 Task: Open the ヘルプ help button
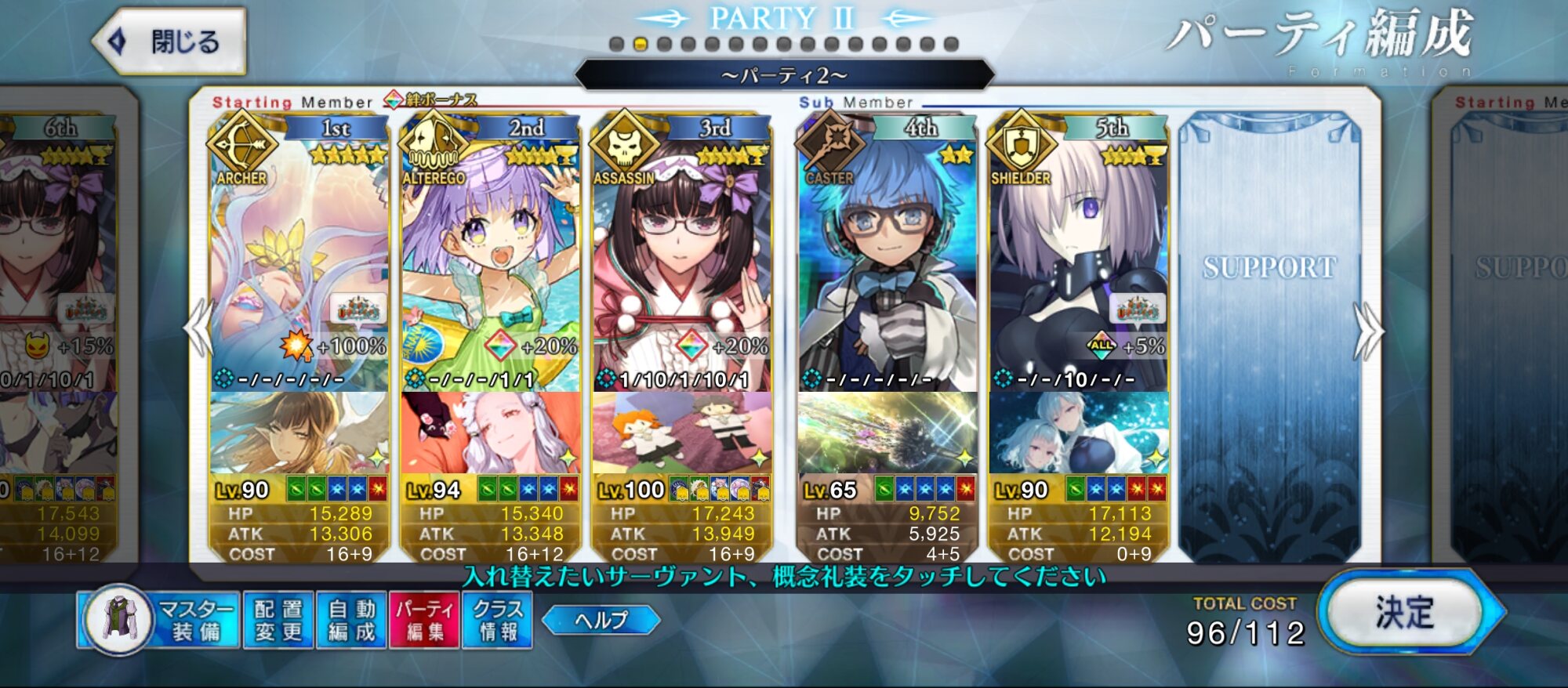pyautogui.click(x=601, y=620)
